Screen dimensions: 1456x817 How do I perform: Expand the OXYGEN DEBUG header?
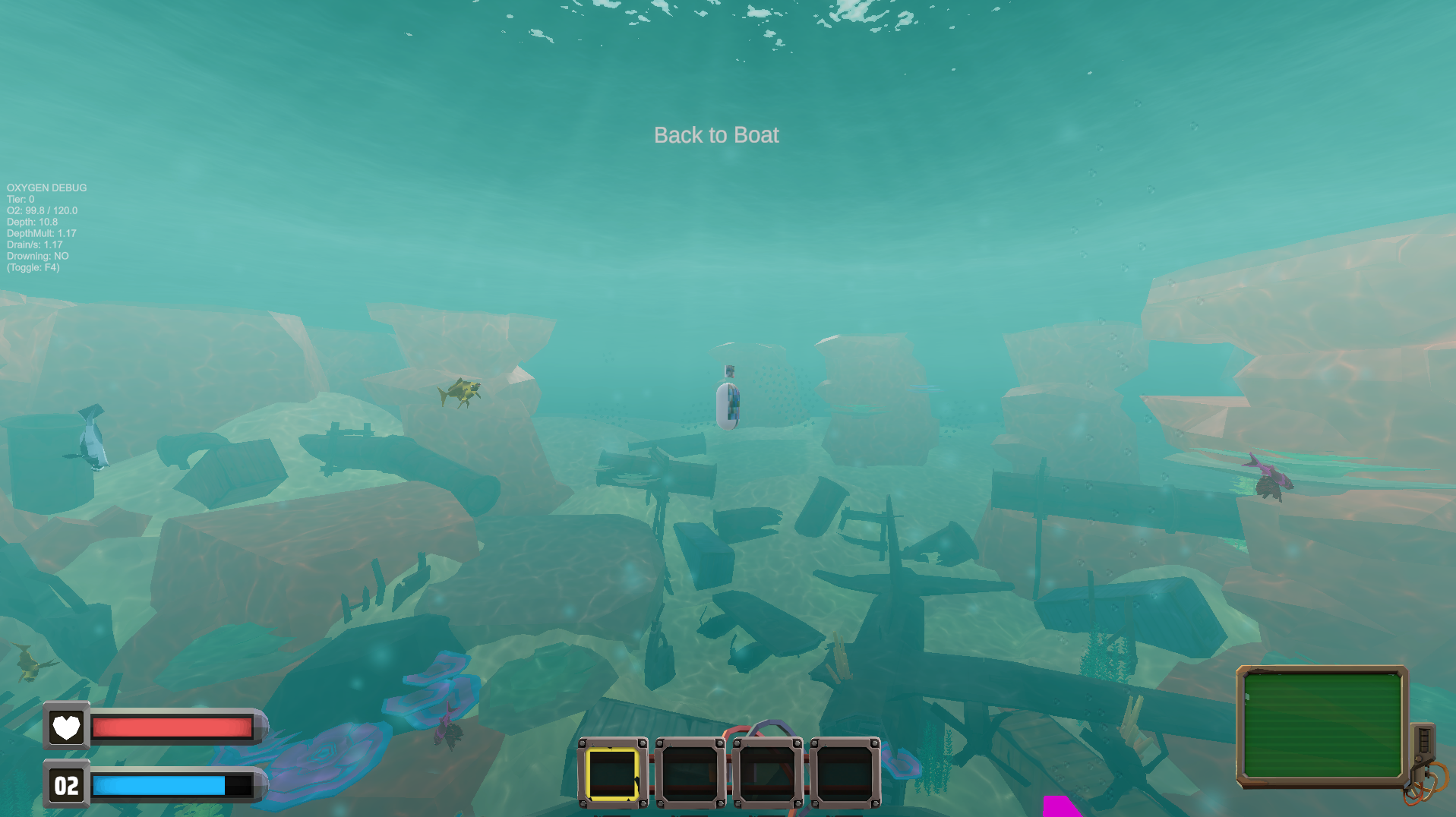[46, 188]
